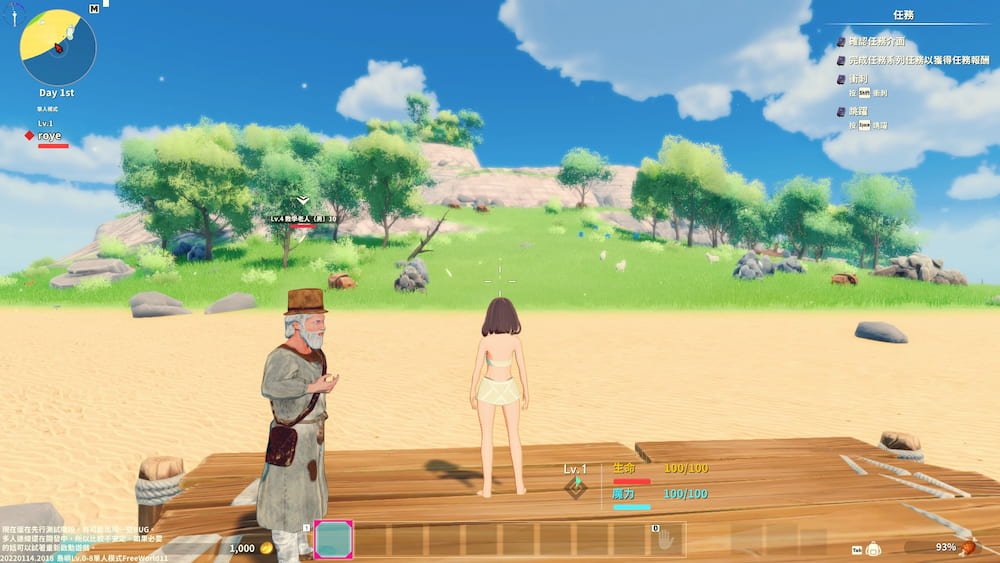The width and height of the screenshot is (1000, 563).
Task: Click the roye player name entry
Action: [49, 135]
